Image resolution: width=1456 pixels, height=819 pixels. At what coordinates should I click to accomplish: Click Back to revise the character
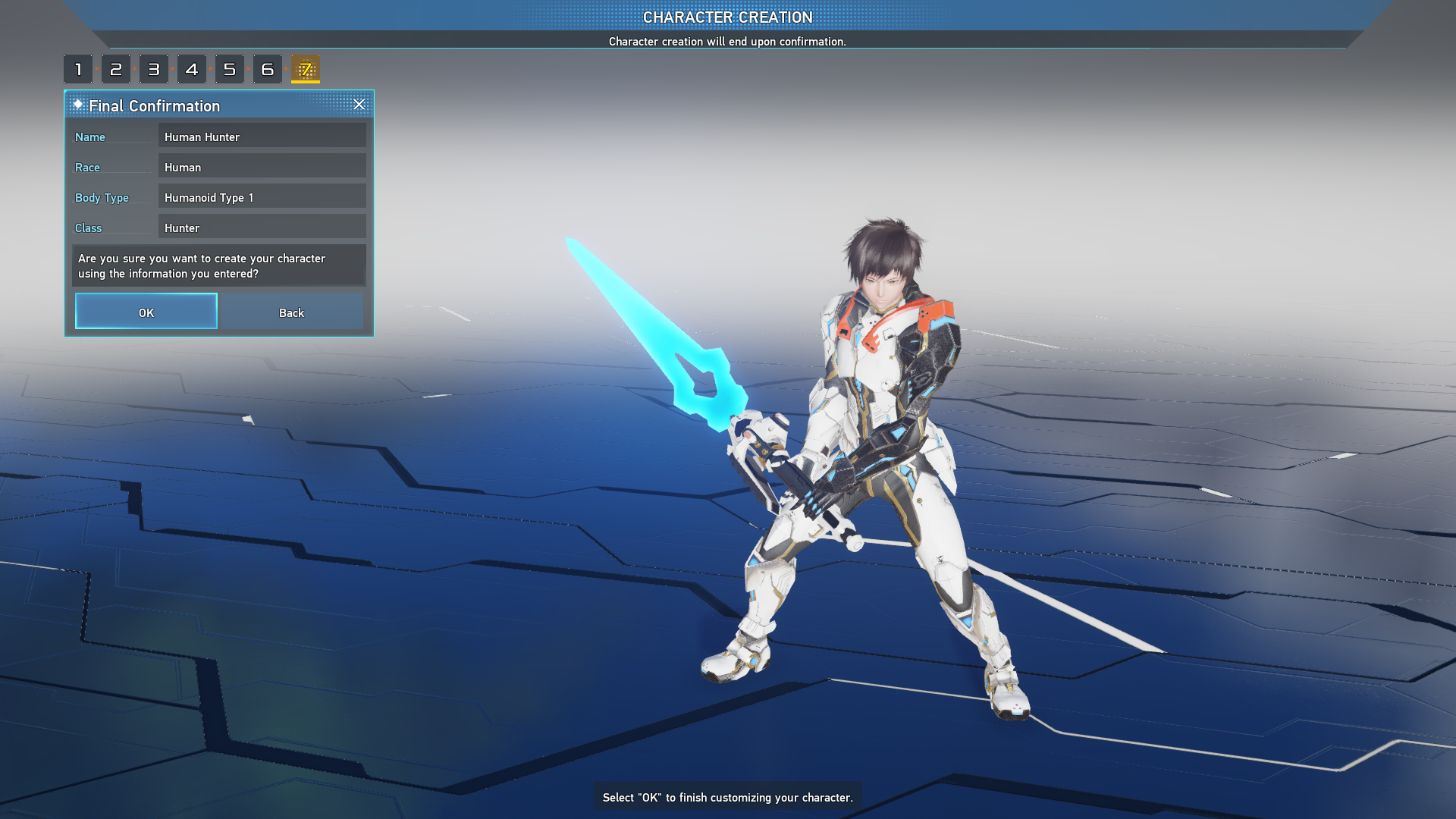292,312
